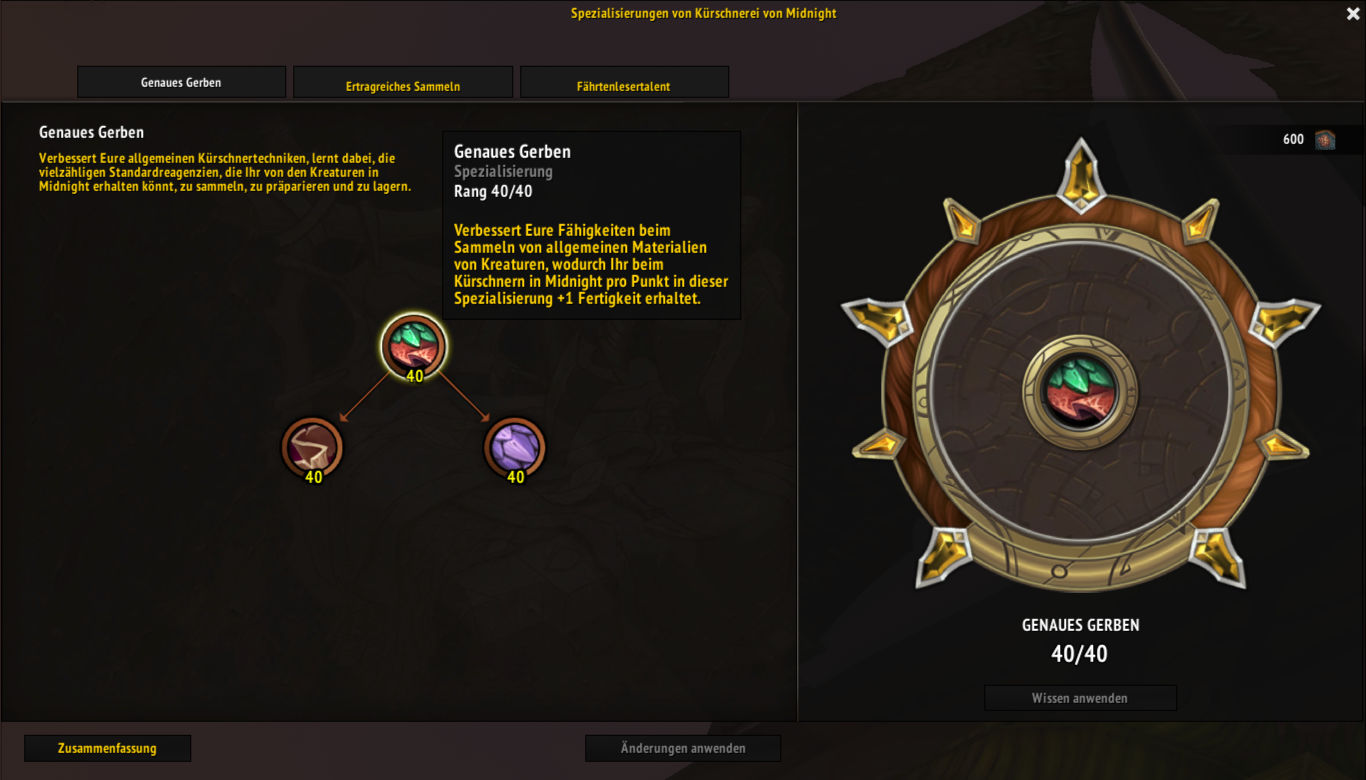Image resolution: width=1366 pixels, height=780 pixels.
Task: Open the Zusammenfassung summary
Action: pyautogui.click(x=107, y=748)
